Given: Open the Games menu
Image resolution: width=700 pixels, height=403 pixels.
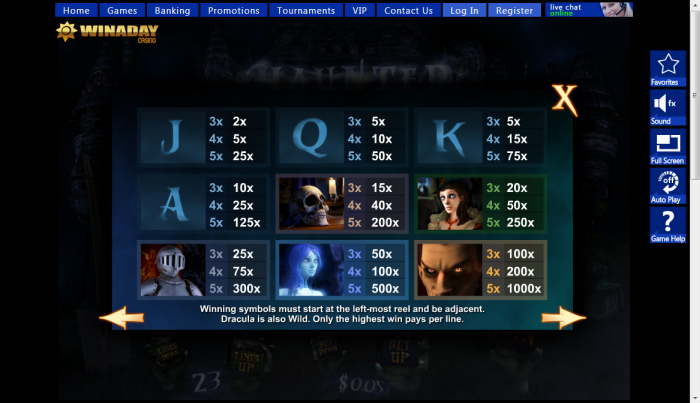Looking at the screenshot, I should [122, 10].
